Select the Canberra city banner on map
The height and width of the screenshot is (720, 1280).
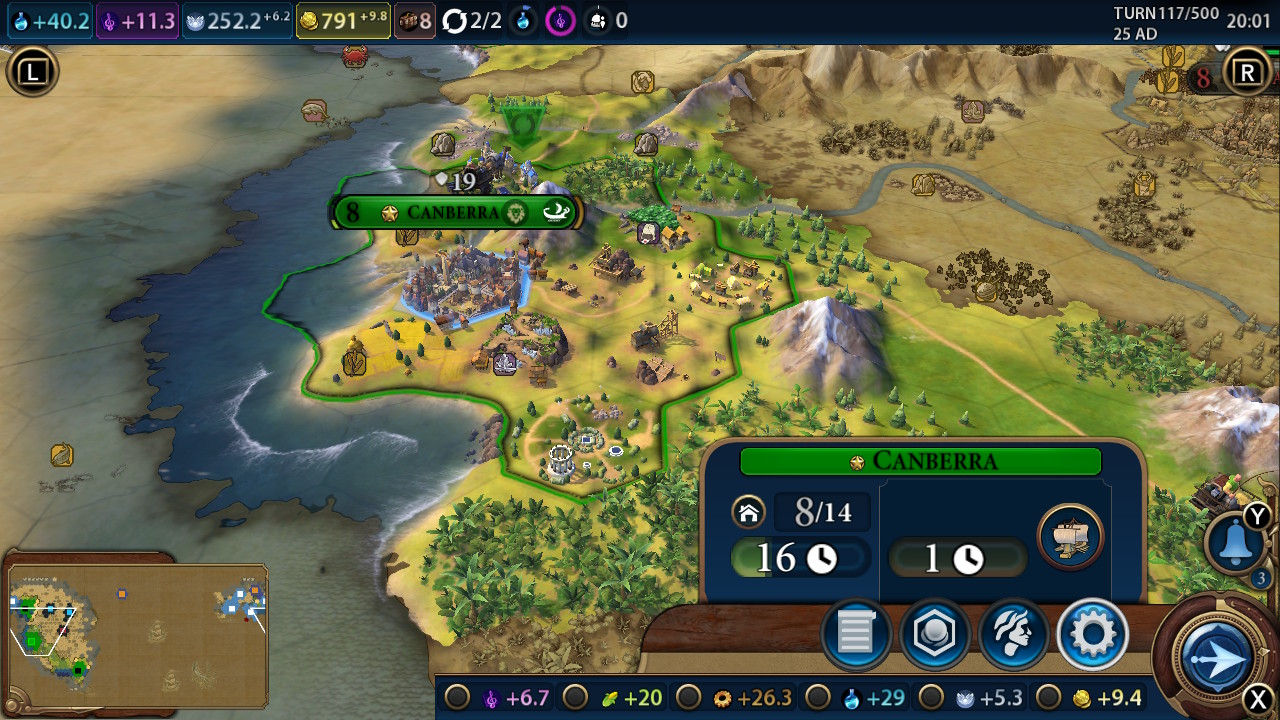pos(456,212)
